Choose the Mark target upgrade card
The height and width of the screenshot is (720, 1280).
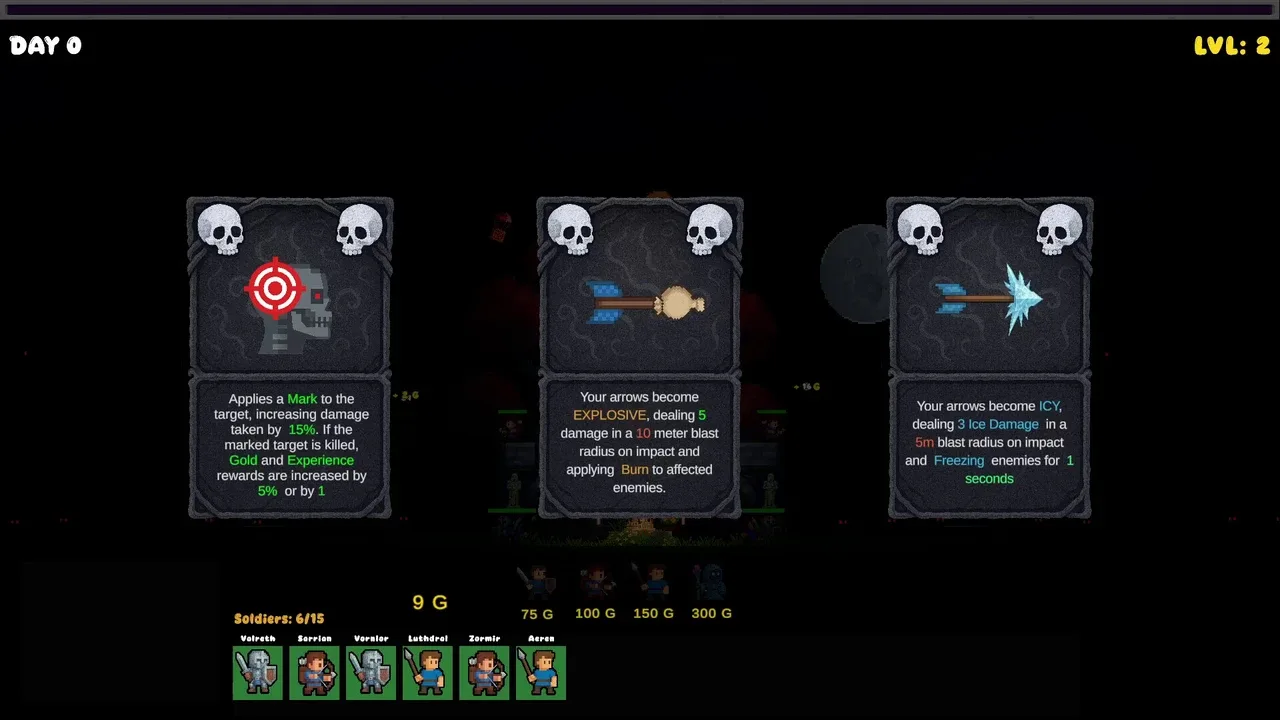tap(290, 358)
